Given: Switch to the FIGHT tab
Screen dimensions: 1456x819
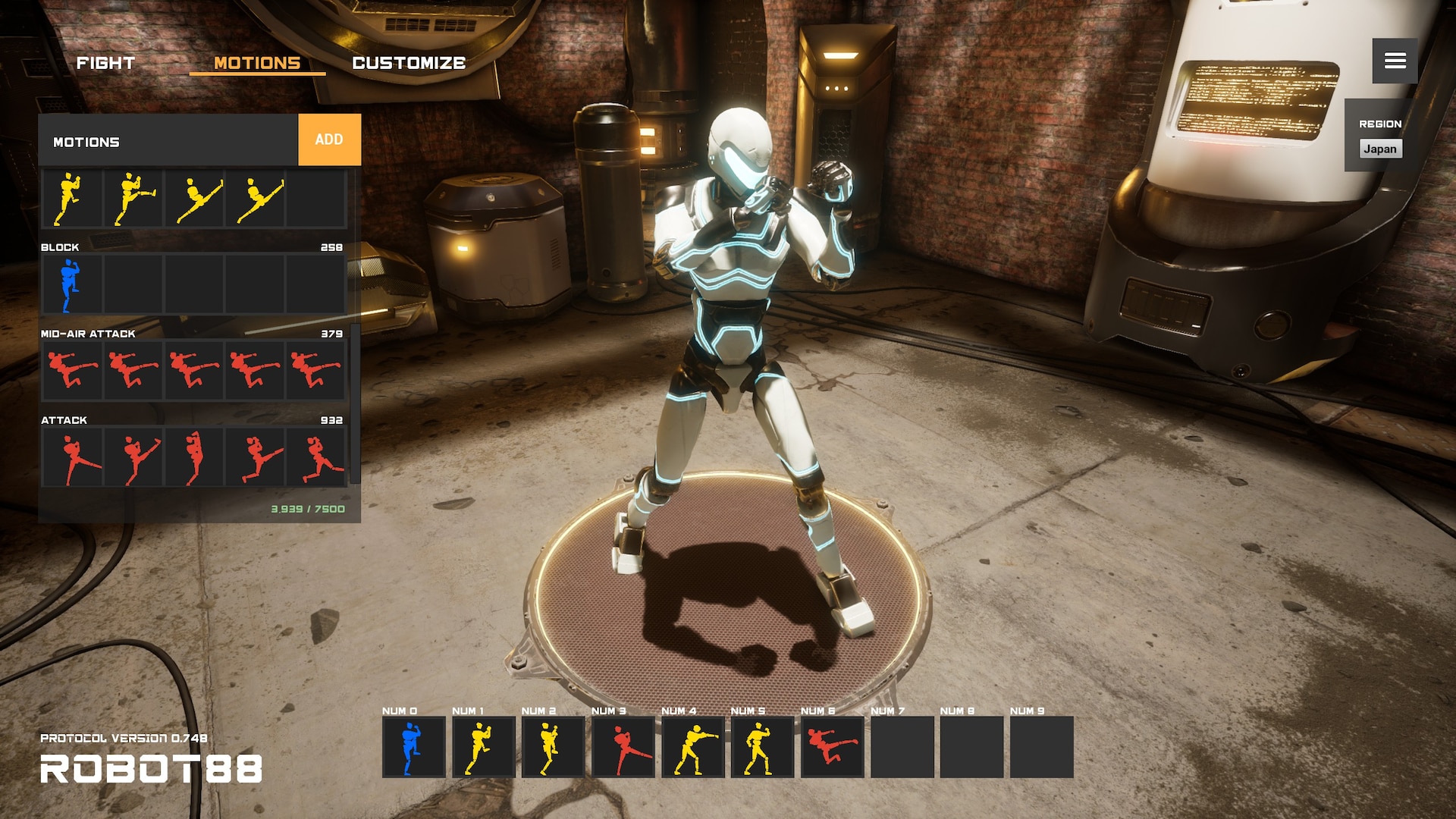Looking at the screenshot, I should point(105,63).
